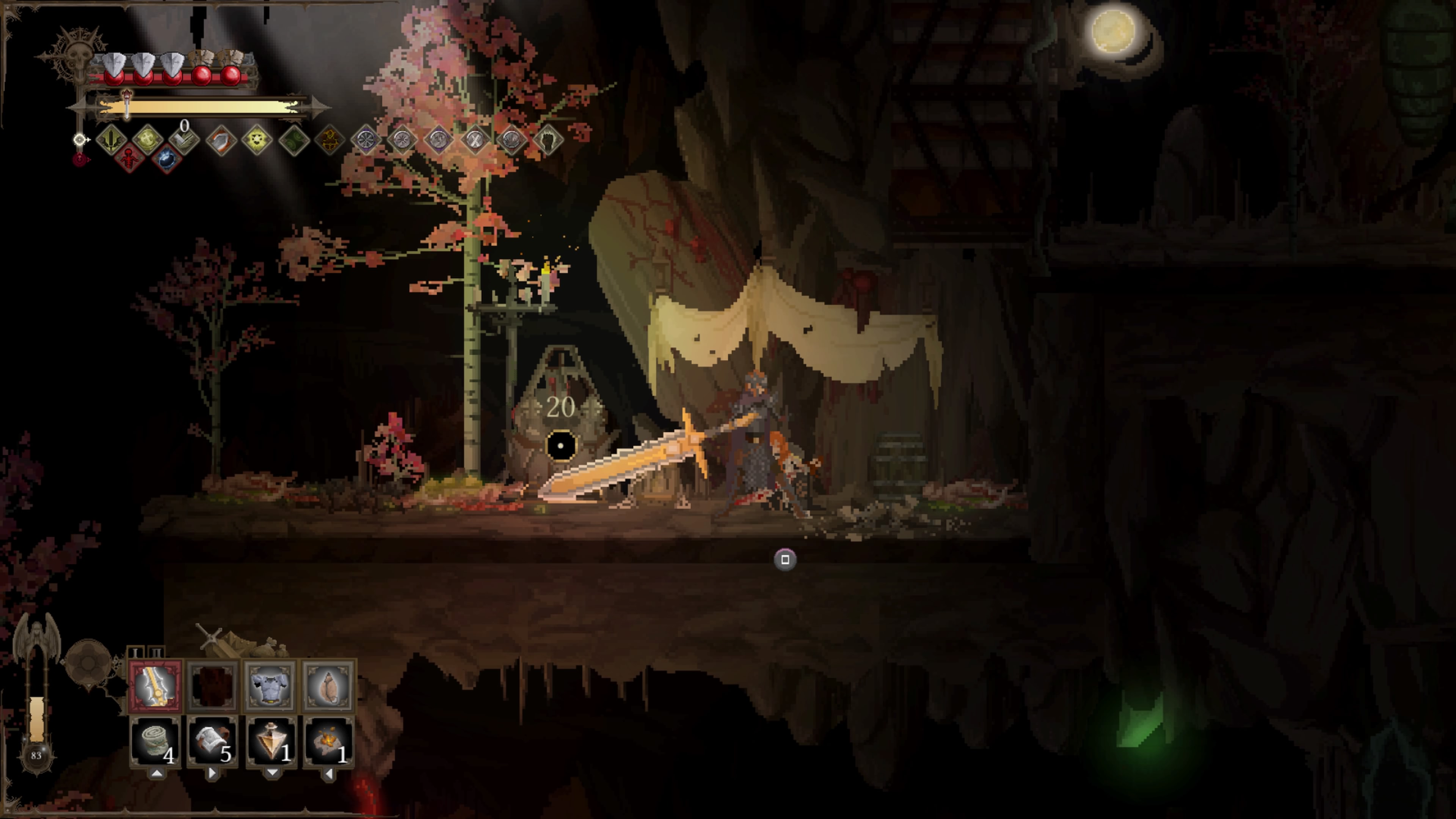Screen dimensions: 1456x819
Task: Use the rolled bandage item
Action: (155, 741)
